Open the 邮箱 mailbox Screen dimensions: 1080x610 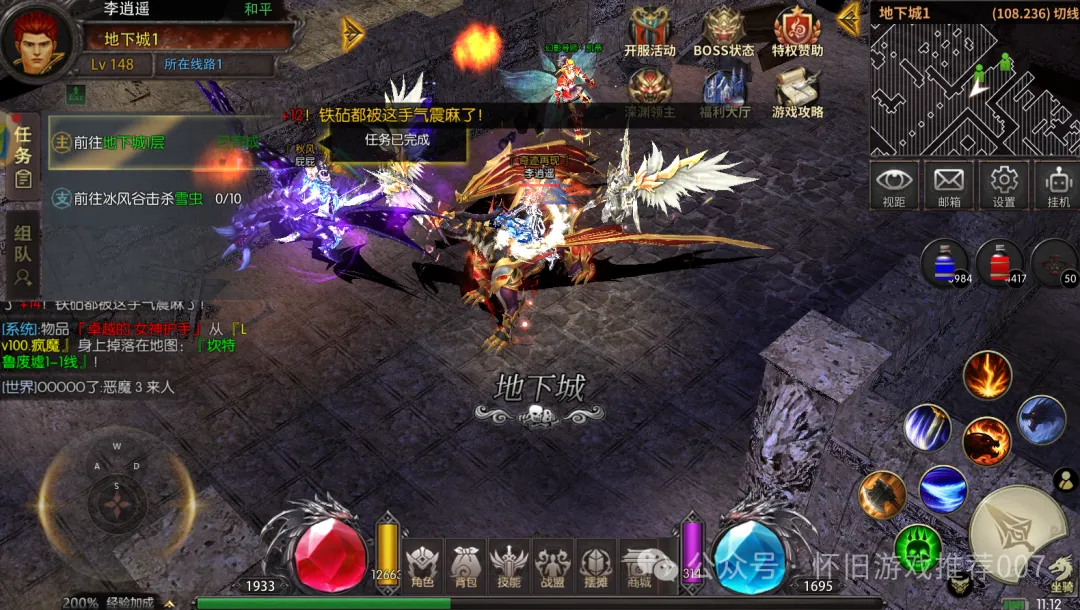point(948,186)
